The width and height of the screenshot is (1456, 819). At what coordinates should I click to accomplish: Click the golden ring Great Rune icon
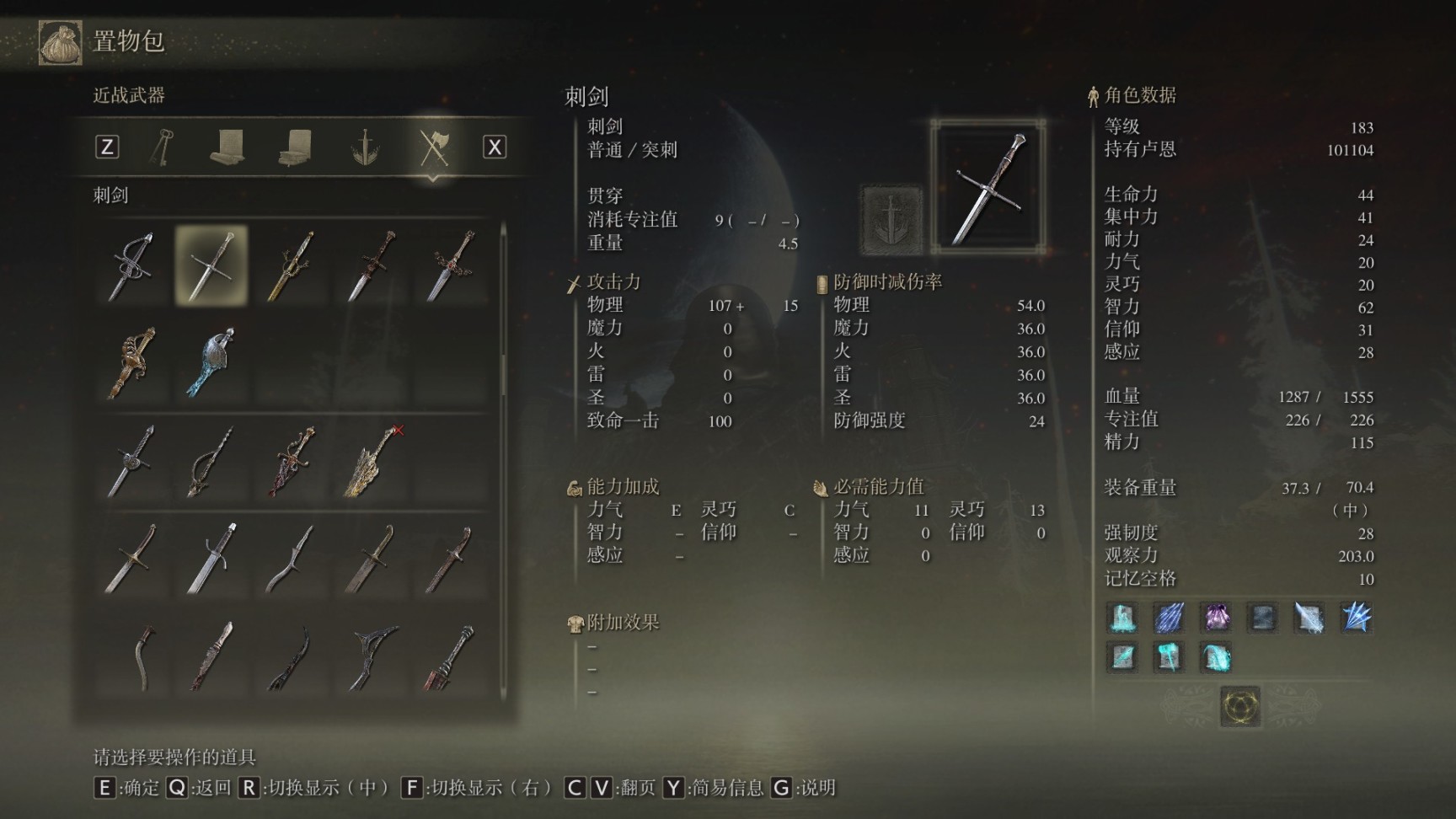[1240, 706]
